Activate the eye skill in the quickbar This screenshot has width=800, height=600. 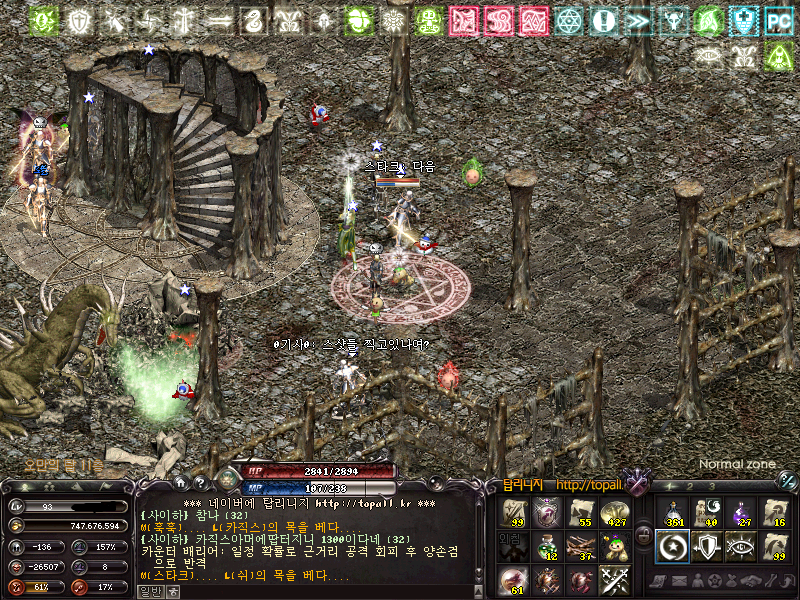[741, 546]
